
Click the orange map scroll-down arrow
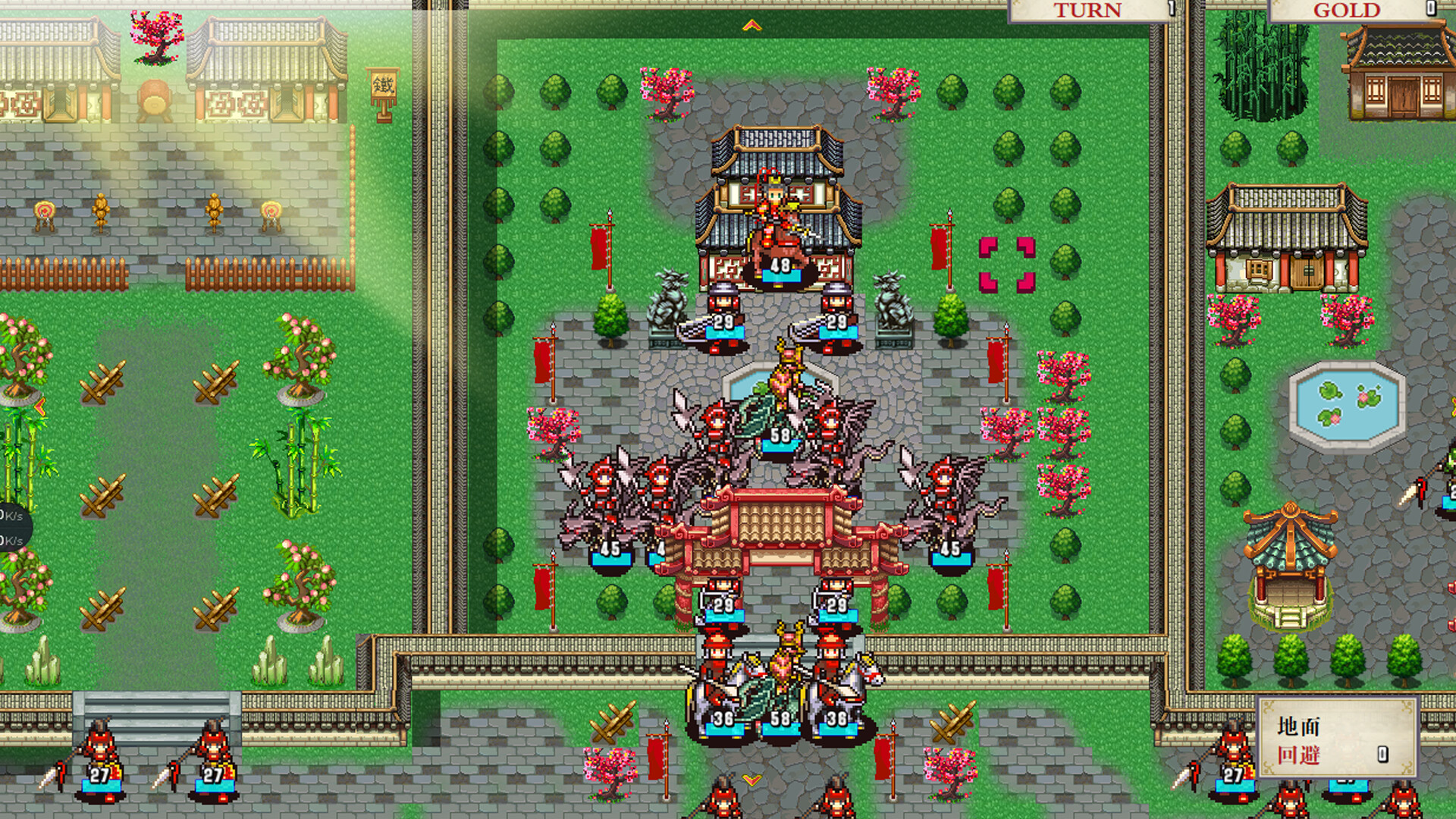tap(752, 780)
